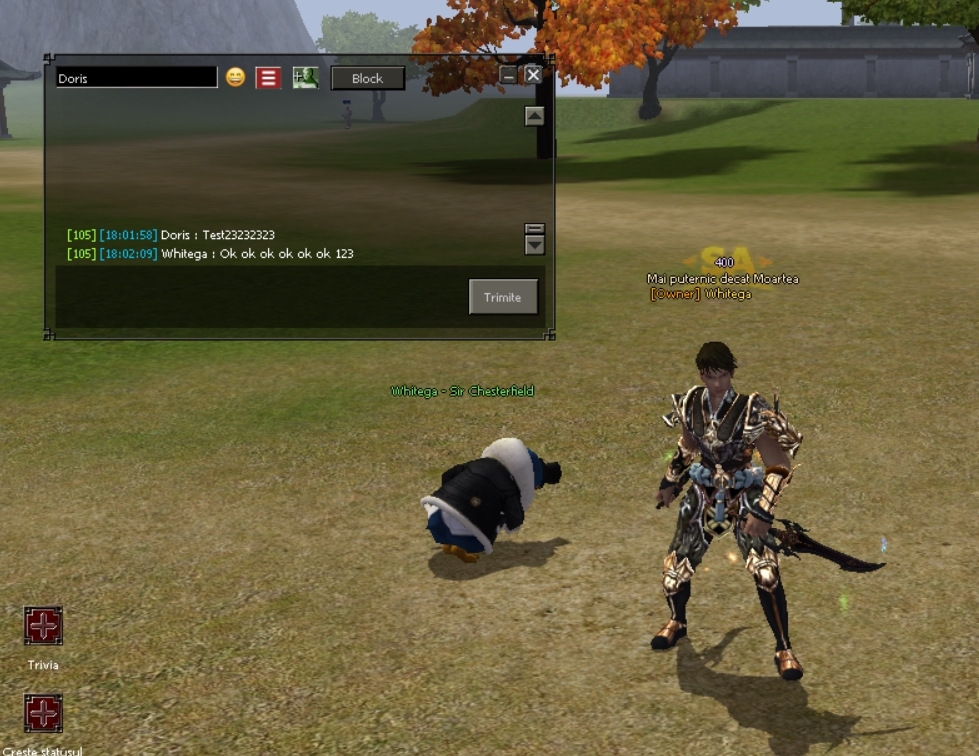Click the chat scroll up arrow
Screen dimensions: 979x756
(x=535, y=116)
